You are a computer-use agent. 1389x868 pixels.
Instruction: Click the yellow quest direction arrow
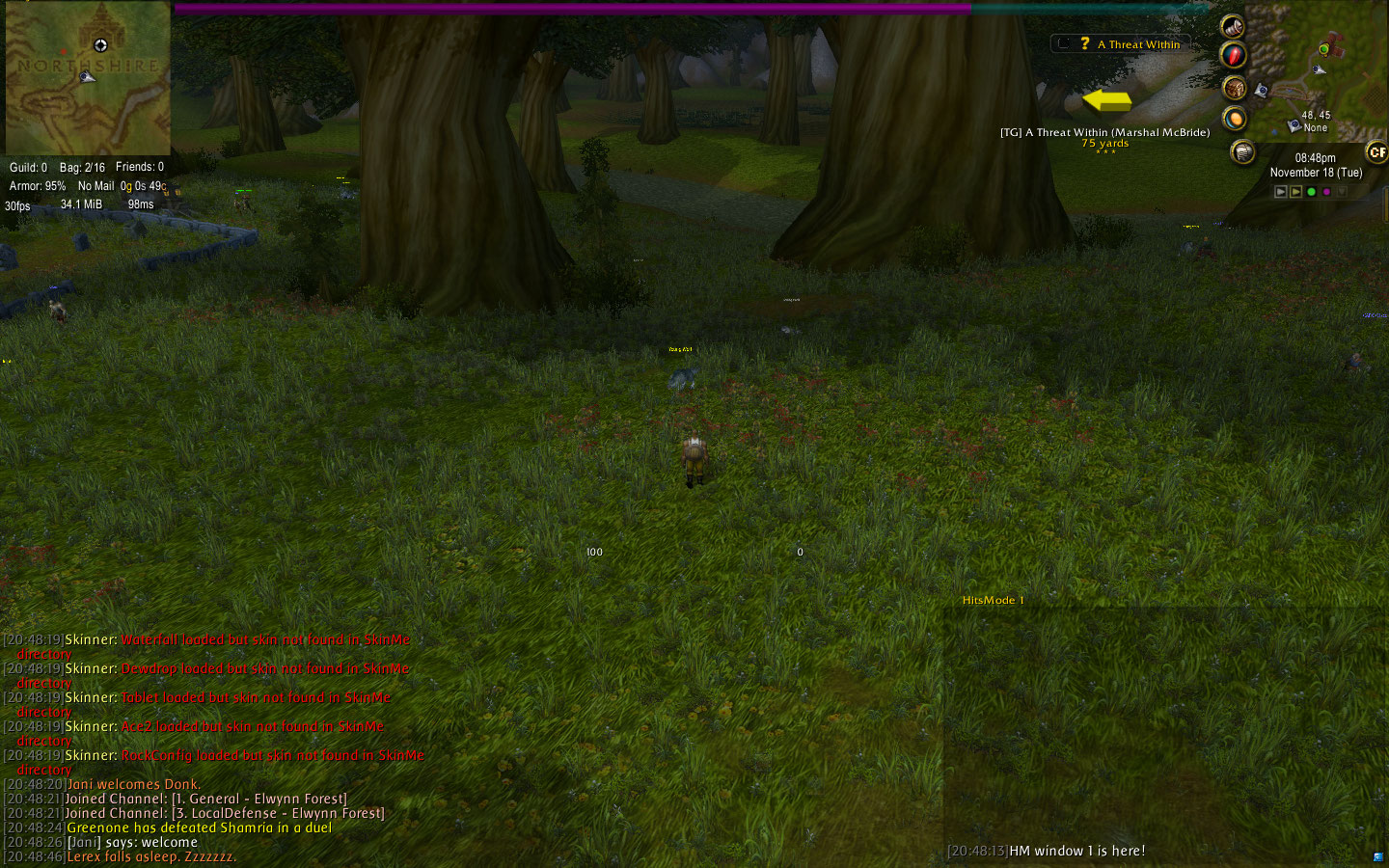(x=1106, y=100)
